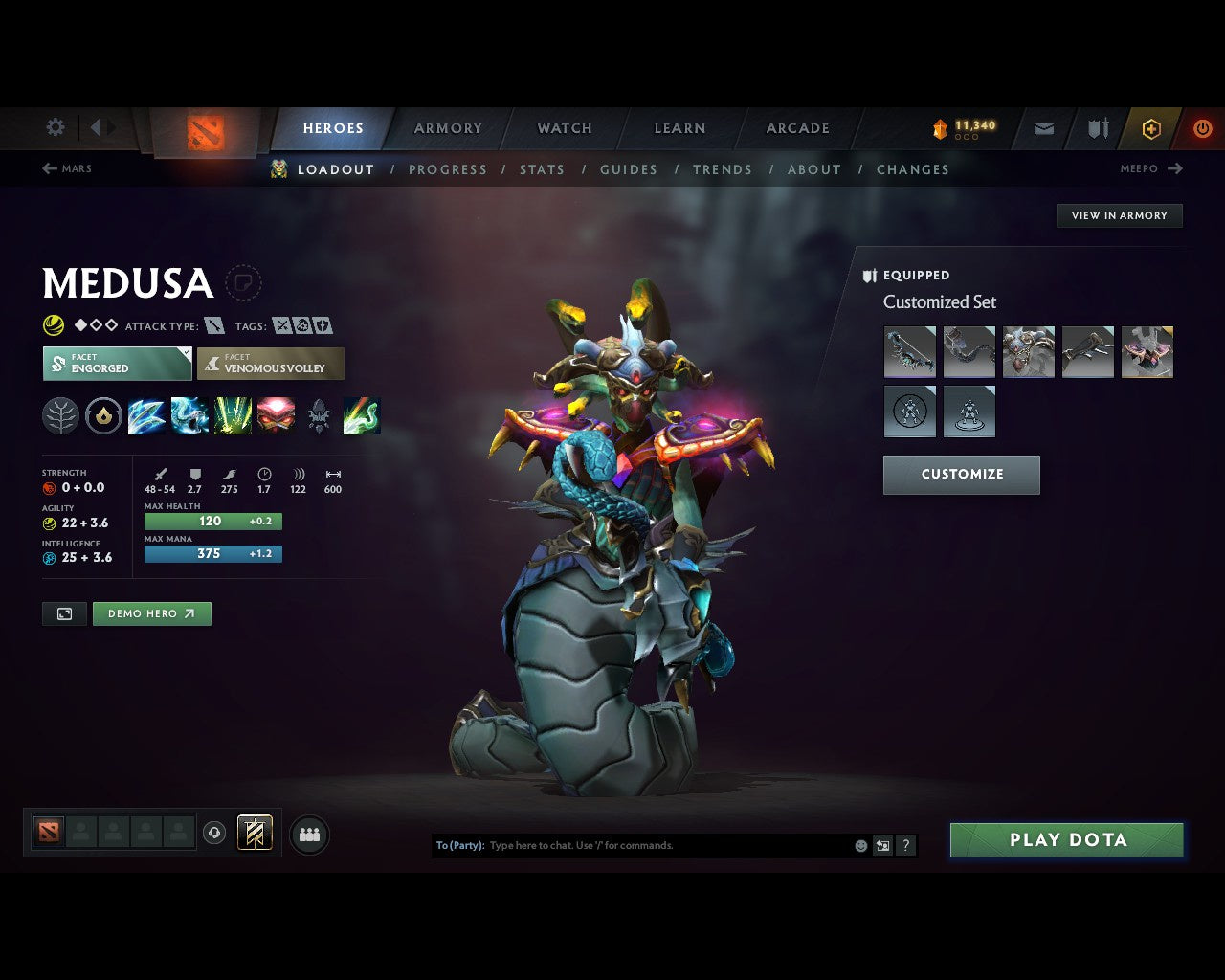
Task: Toggle the party finder people icon
Action: [x=309, y=835]
